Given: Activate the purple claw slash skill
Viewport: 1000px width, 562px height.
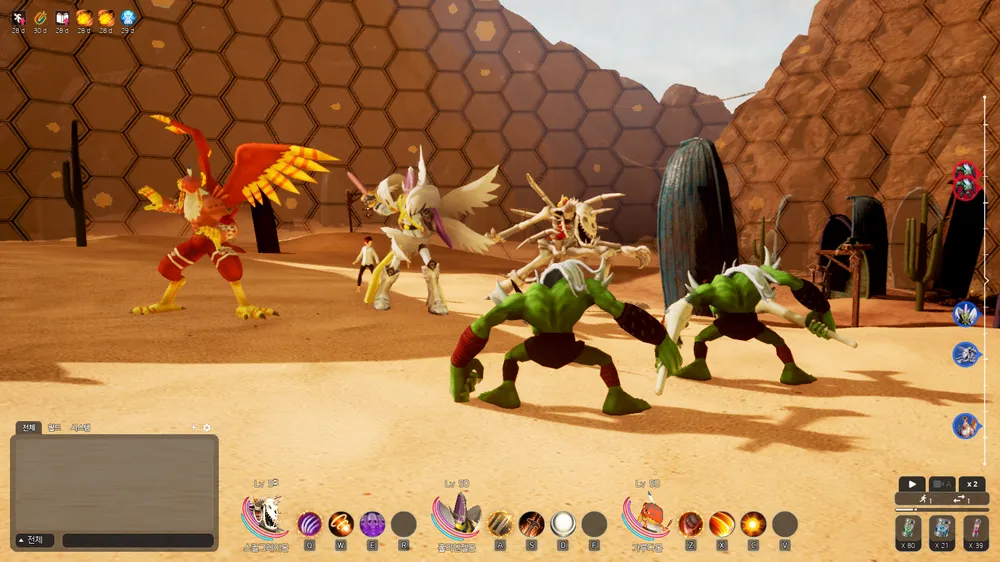Looking at the screenshot, I should (x=310, y=523).
